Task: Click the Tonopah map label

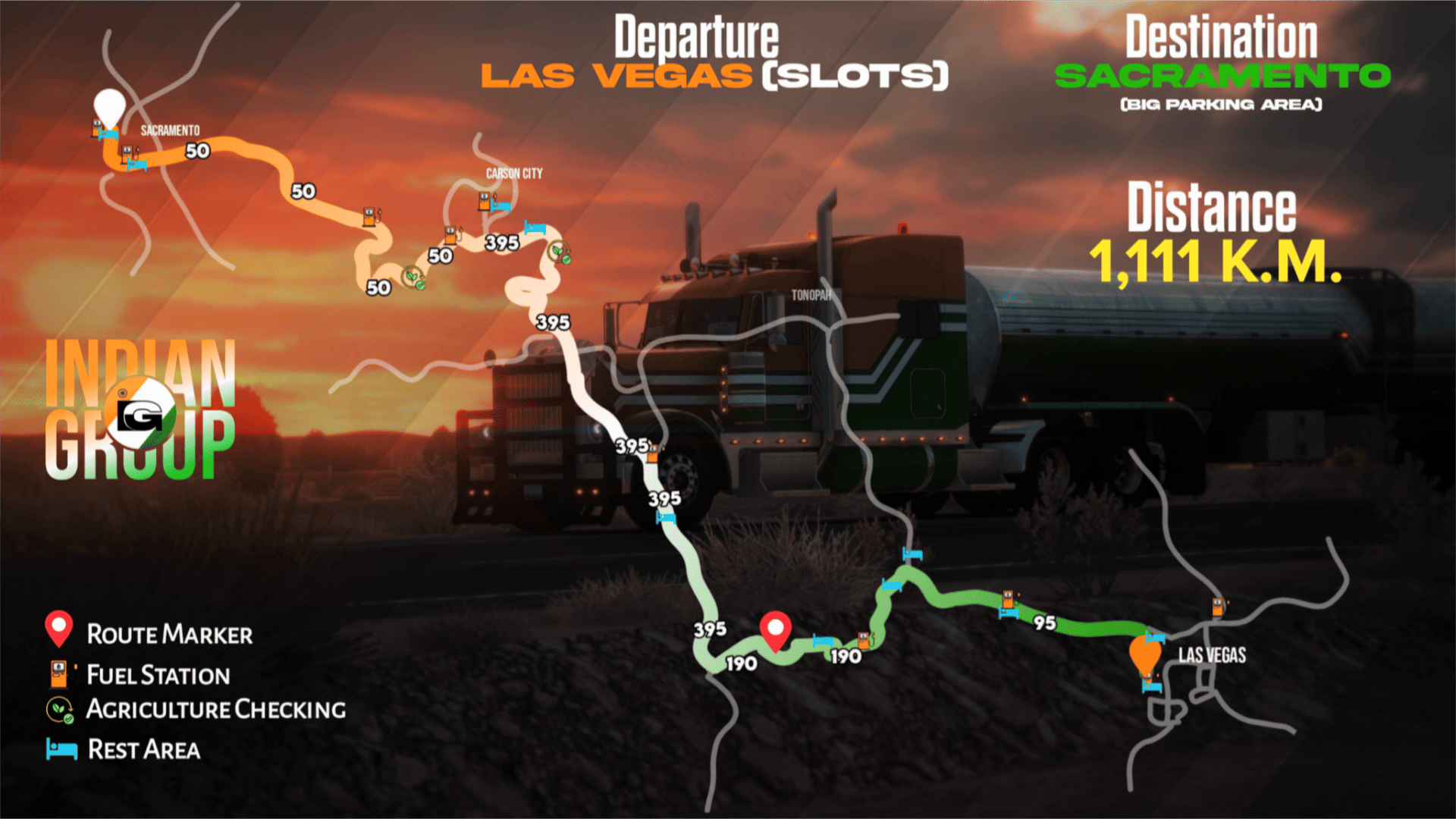Action: (811, 295)
